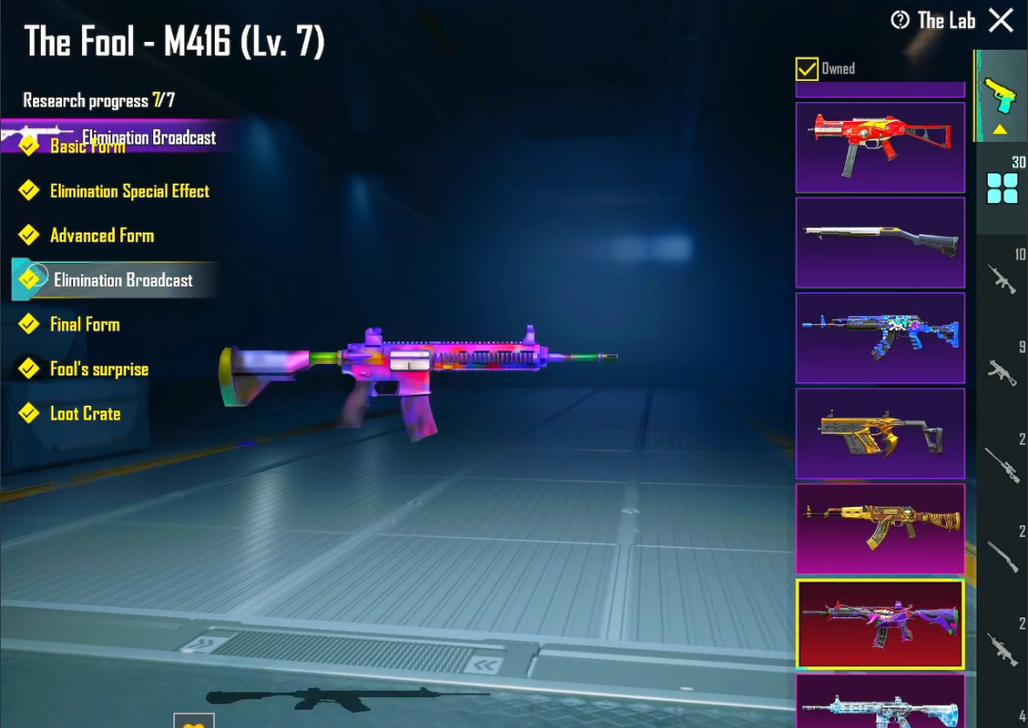Open the Loot Crate stage
1028x728 pixels.
[84, 414]
